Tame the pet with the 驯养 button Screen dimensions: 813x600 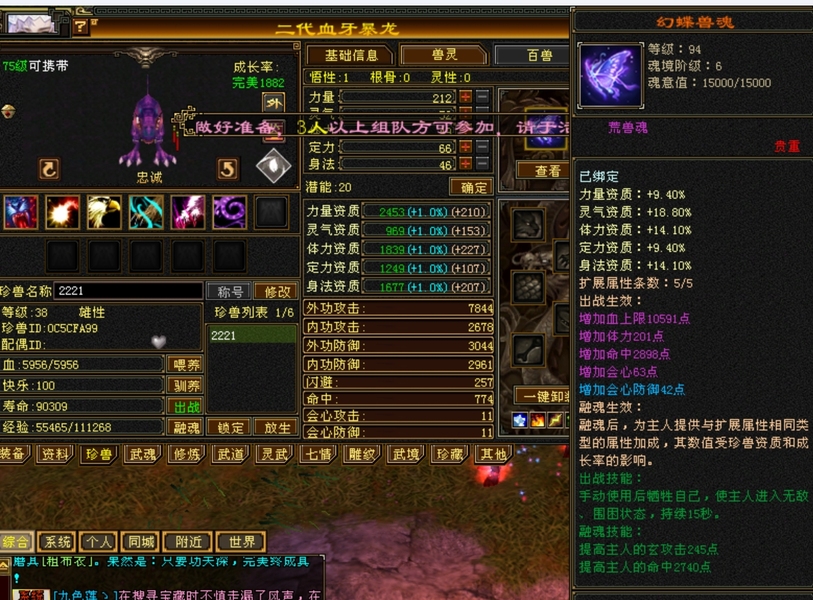click(186, 386)
